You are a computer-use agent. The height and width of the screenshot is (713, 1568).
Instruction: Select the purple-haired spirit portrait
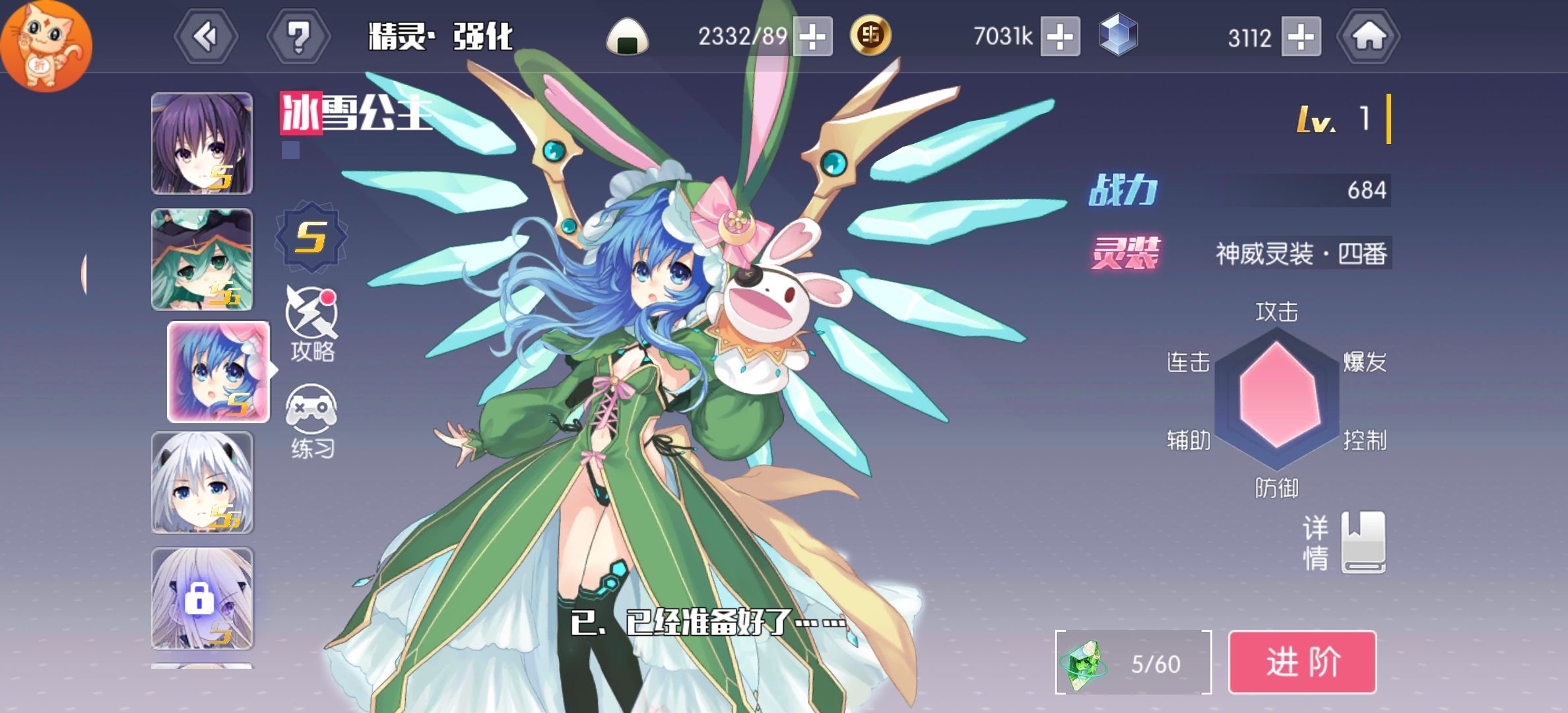coord(202,143)
